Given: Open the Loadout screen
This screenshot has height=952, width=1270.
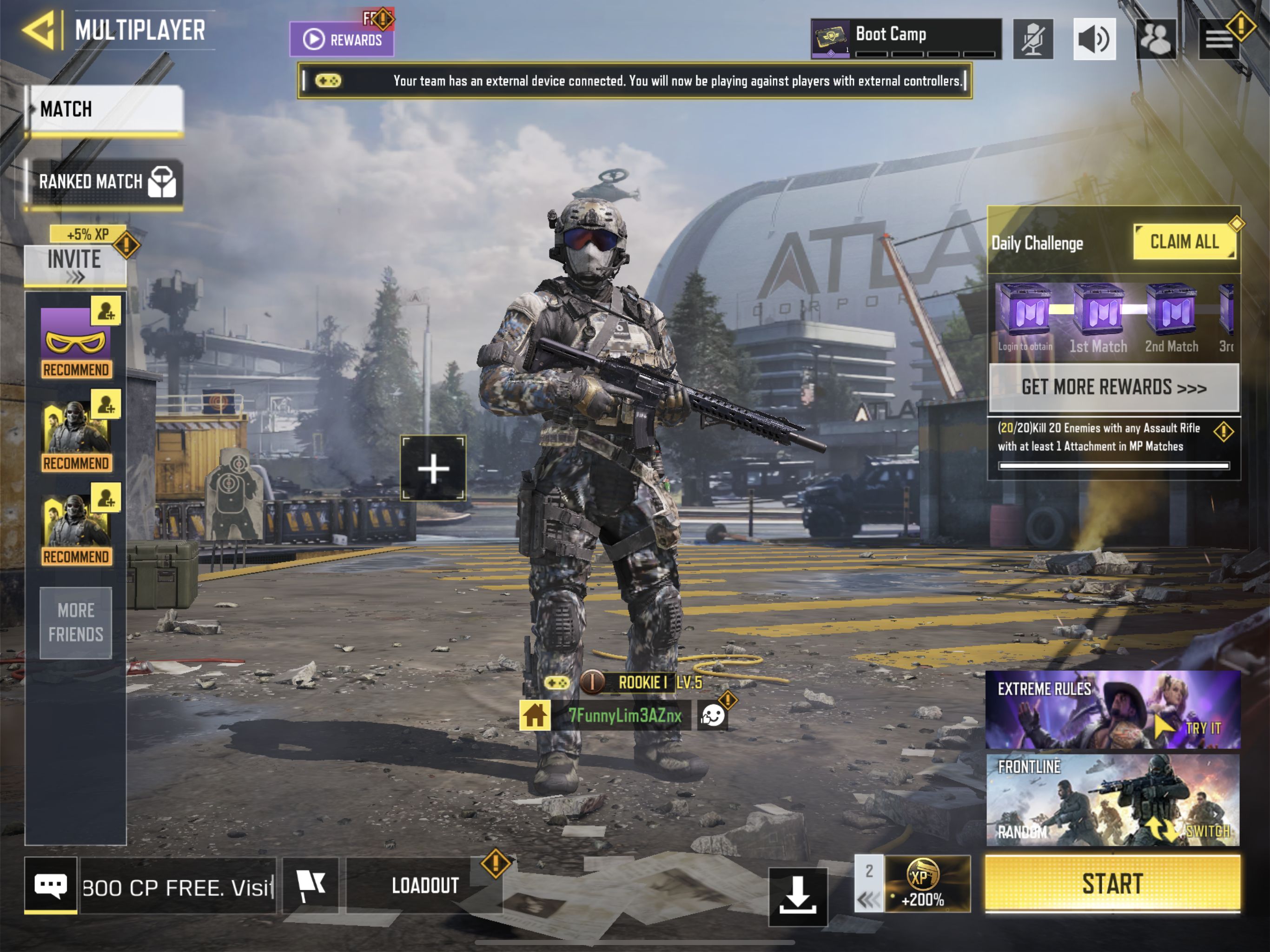Looking at the screenshot, I should coord(425,886).
